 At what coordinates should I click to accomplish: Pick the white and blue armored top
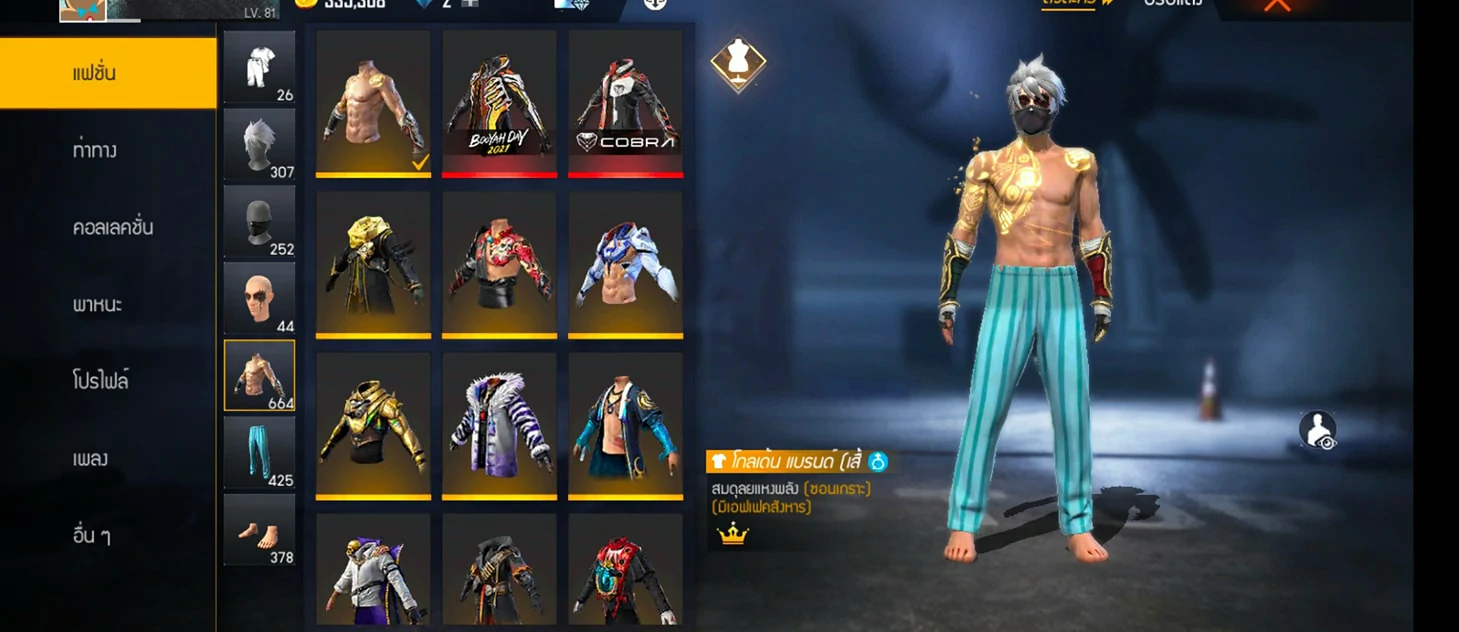625,264
